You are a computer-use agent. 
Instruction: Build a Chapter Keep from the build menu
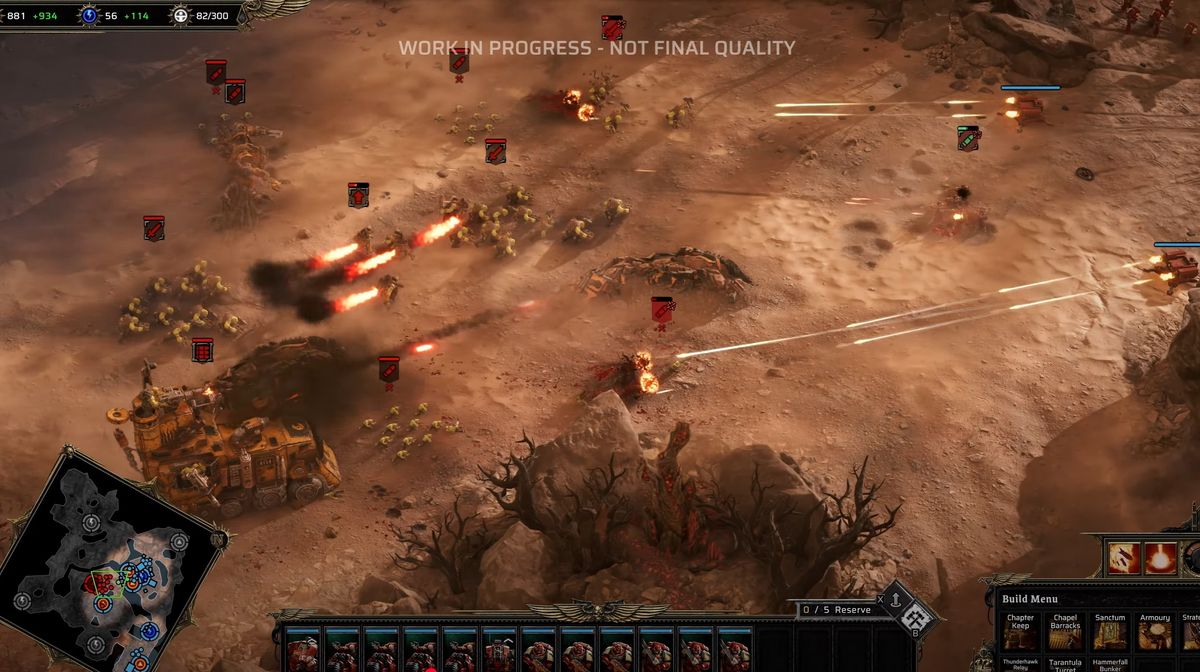[x=1020, y=634]
